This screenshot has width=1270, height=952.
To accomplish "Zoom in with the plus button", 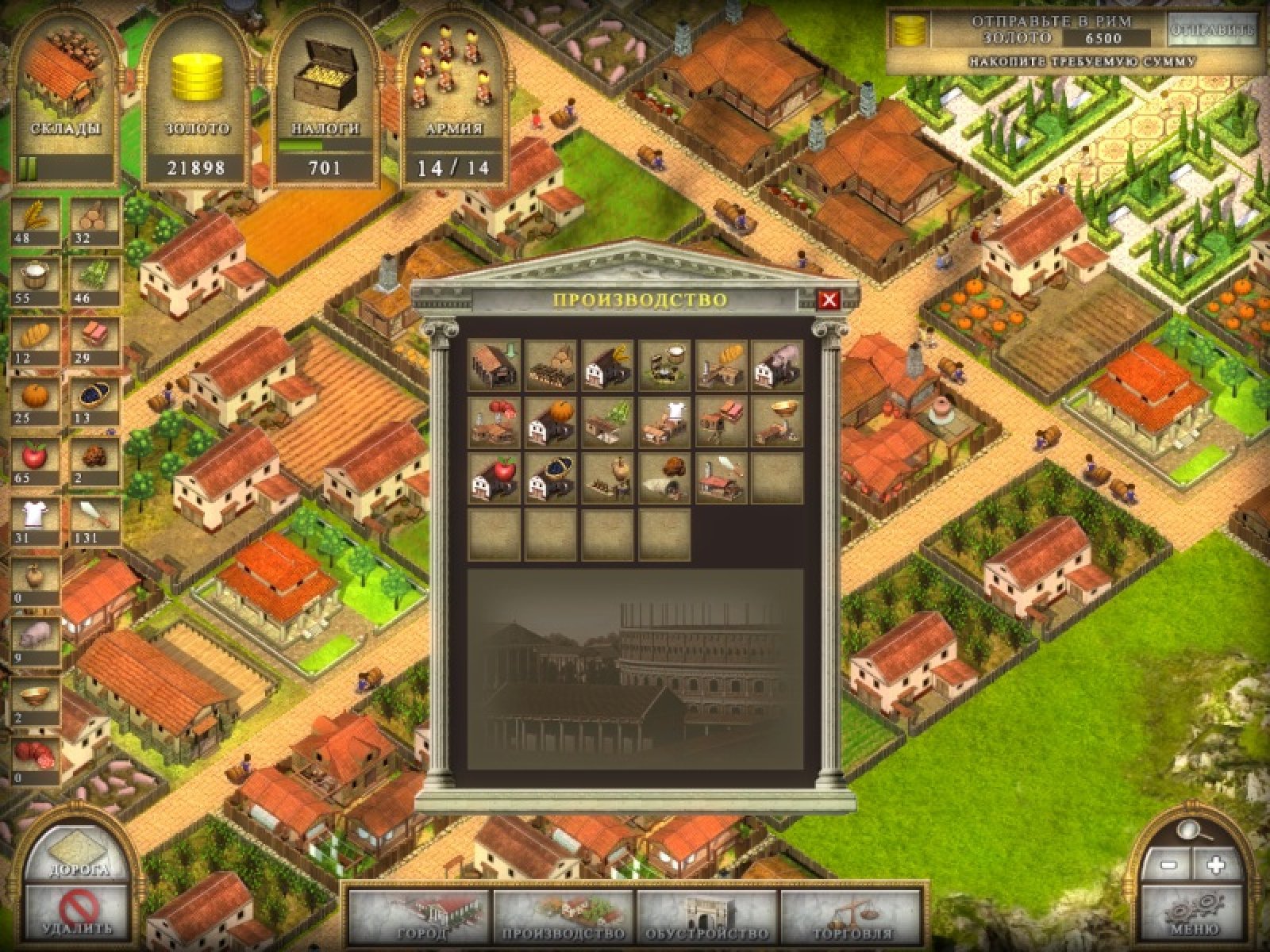I will (1215, 866).
